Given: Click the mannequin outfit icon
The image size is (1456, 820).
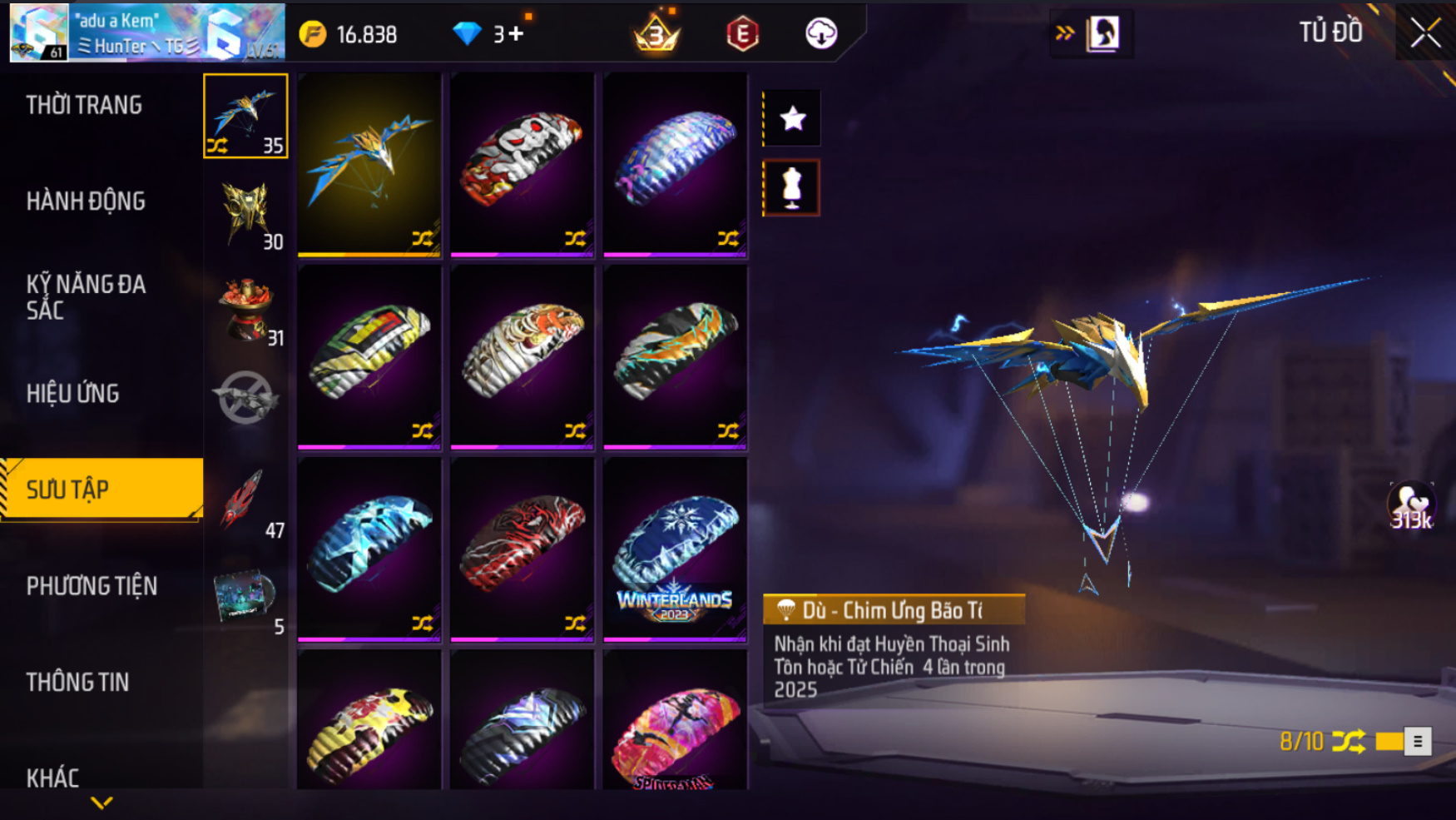Looking at the screenshot, I should point(792,188).
